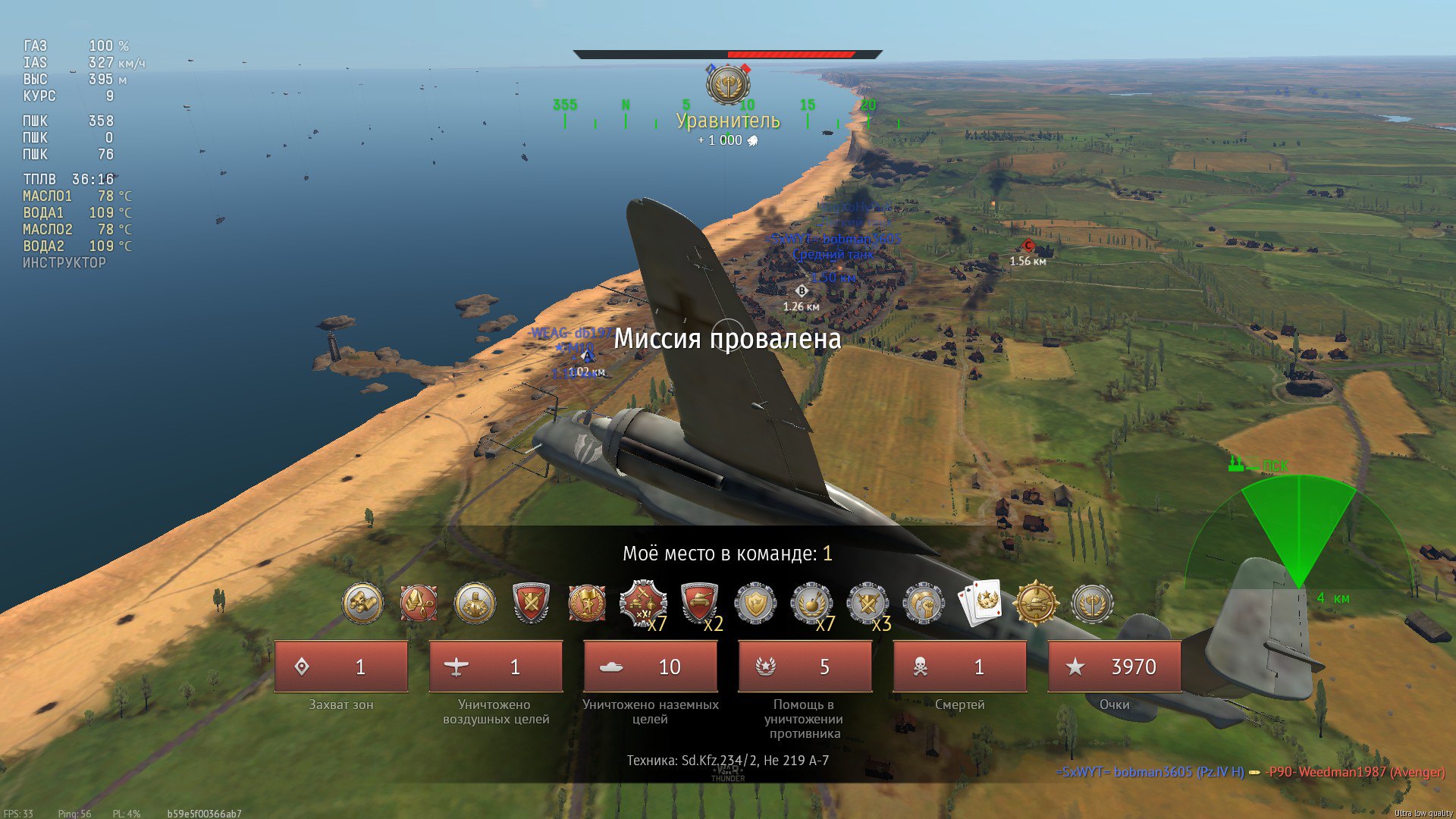Select the air targets destroyed tile
The image size is (1456, 819).
[496, 667]
